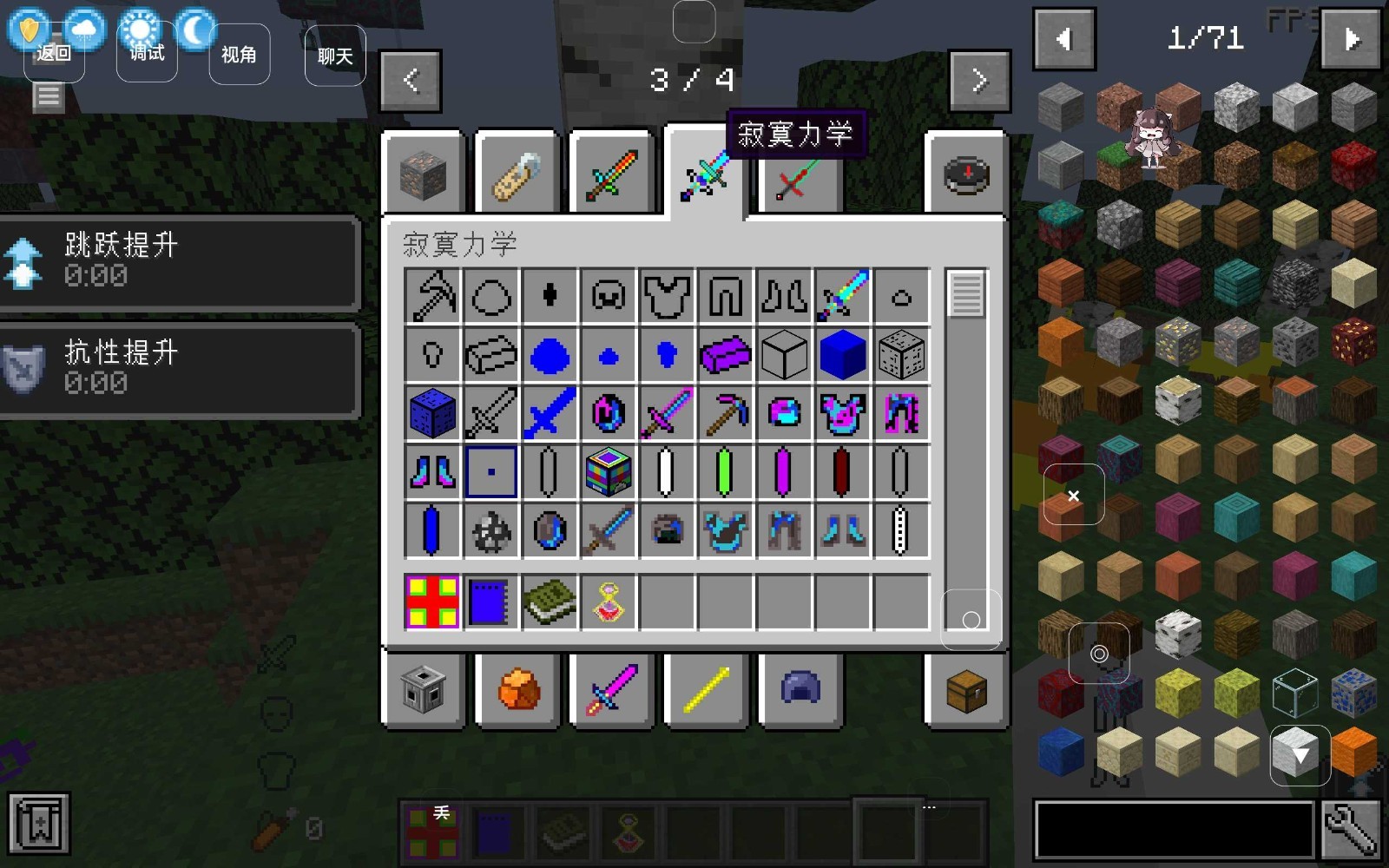Image resolution: width=1389 pixels, height=868 pixels.
Task: Select the solid blue cube block
Action: (x=842, y=355)
